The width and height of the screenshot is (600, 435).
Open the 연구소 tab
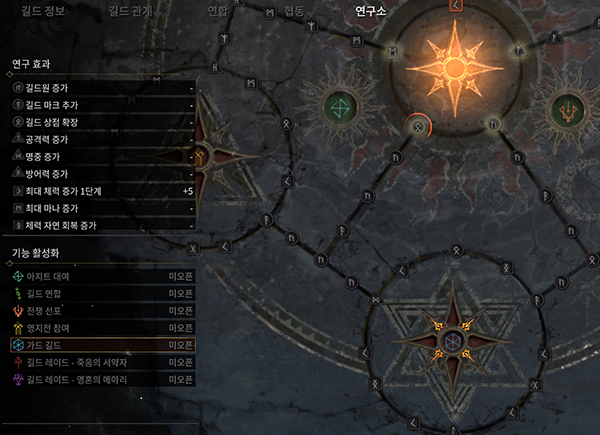(371, 12)
